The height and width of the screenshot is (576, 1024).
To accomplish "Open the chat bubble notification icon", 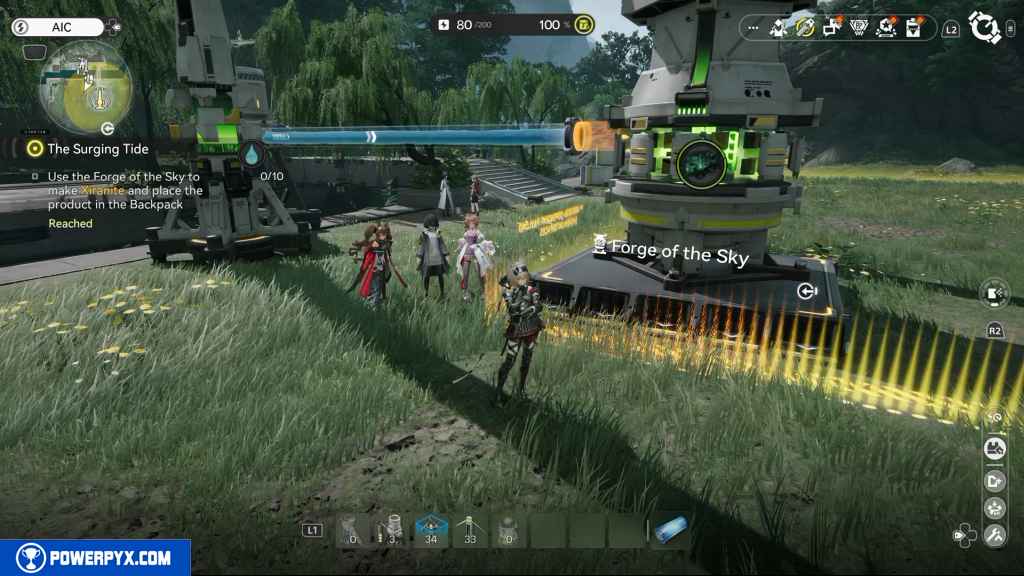I will [x=832, y=28].
